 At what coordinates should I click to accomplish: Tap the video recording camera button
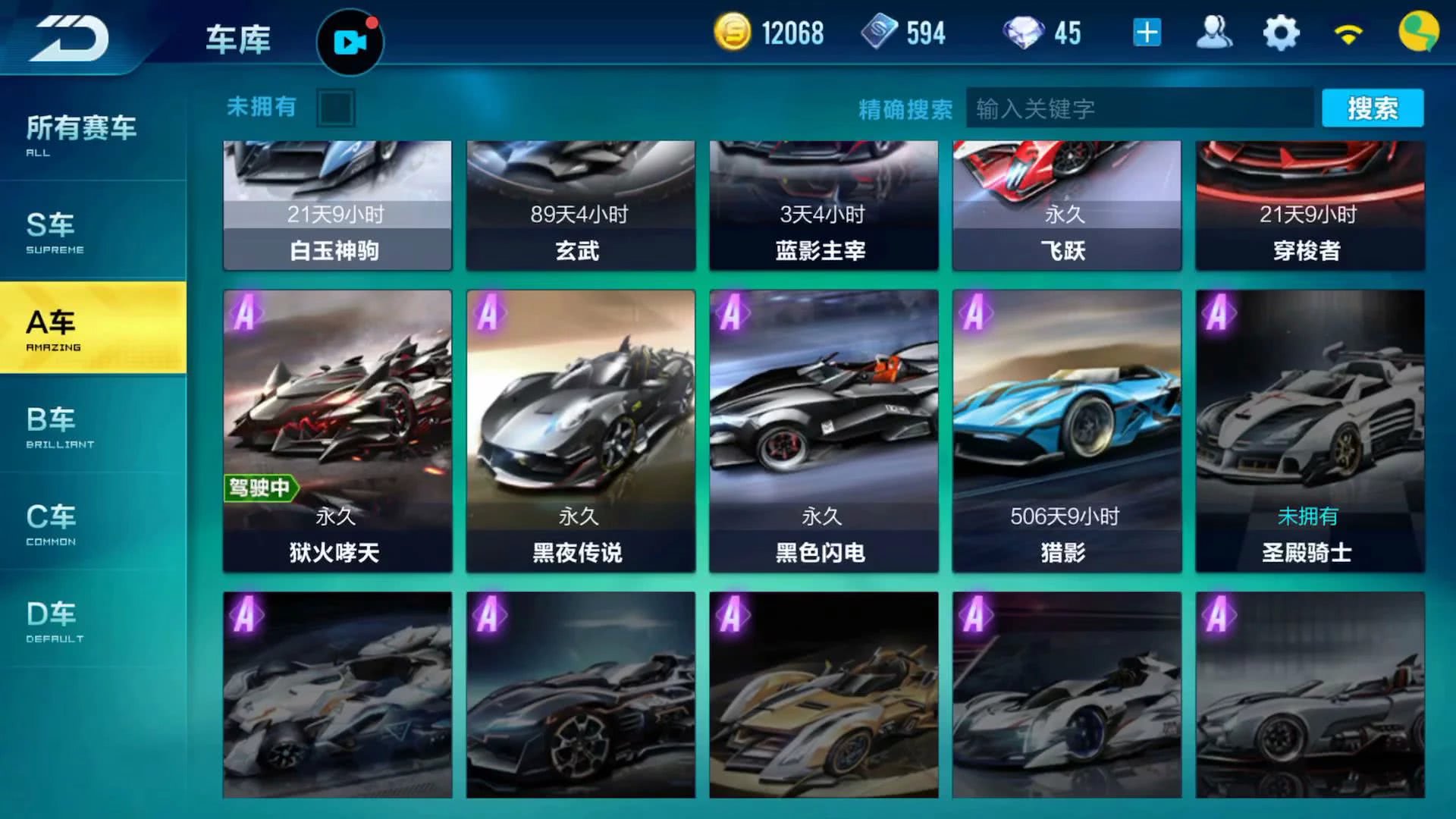coord(350,42)
